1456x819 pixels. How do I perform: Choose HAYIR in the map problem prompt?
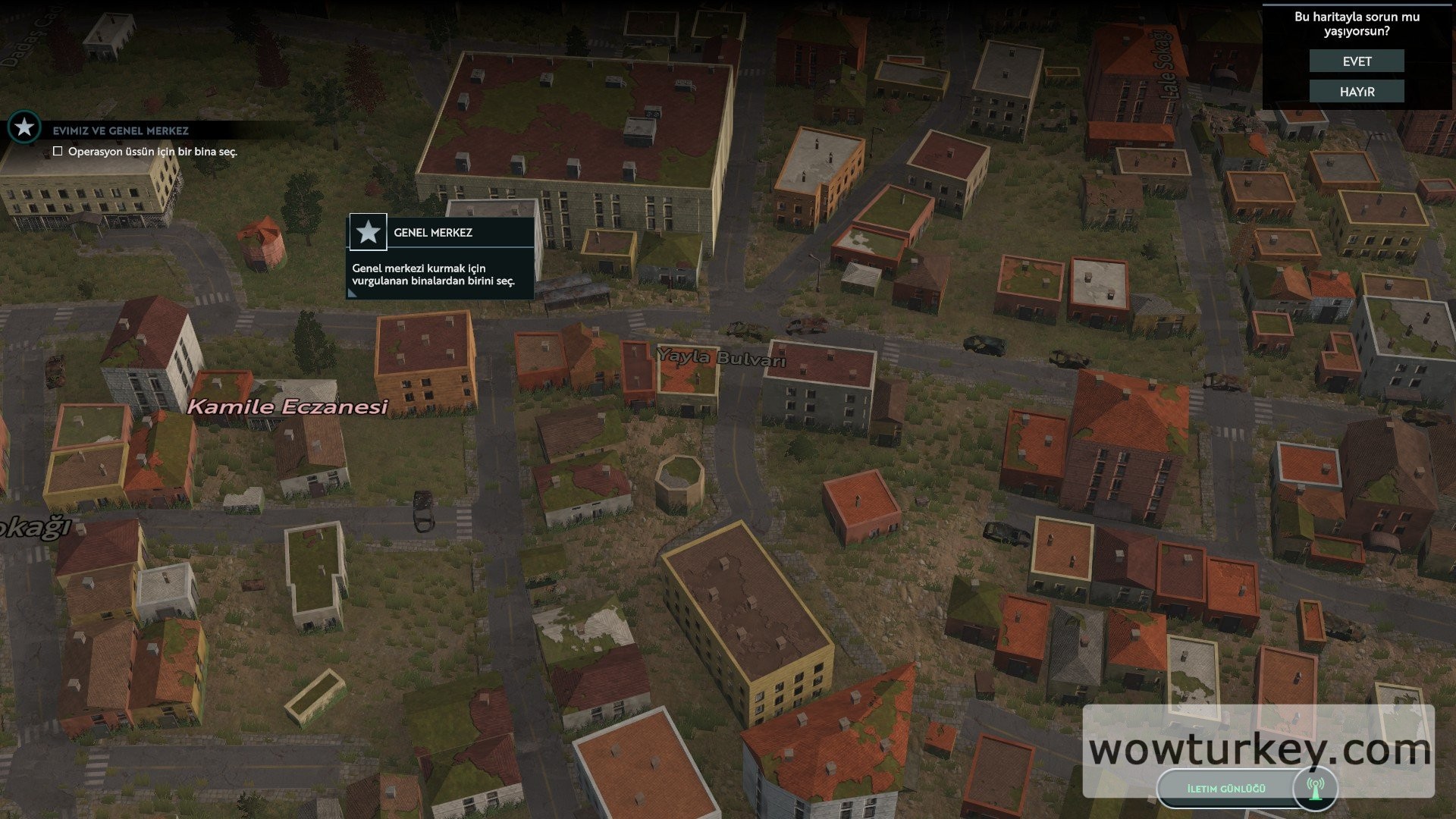click(x=1357, y=92)
